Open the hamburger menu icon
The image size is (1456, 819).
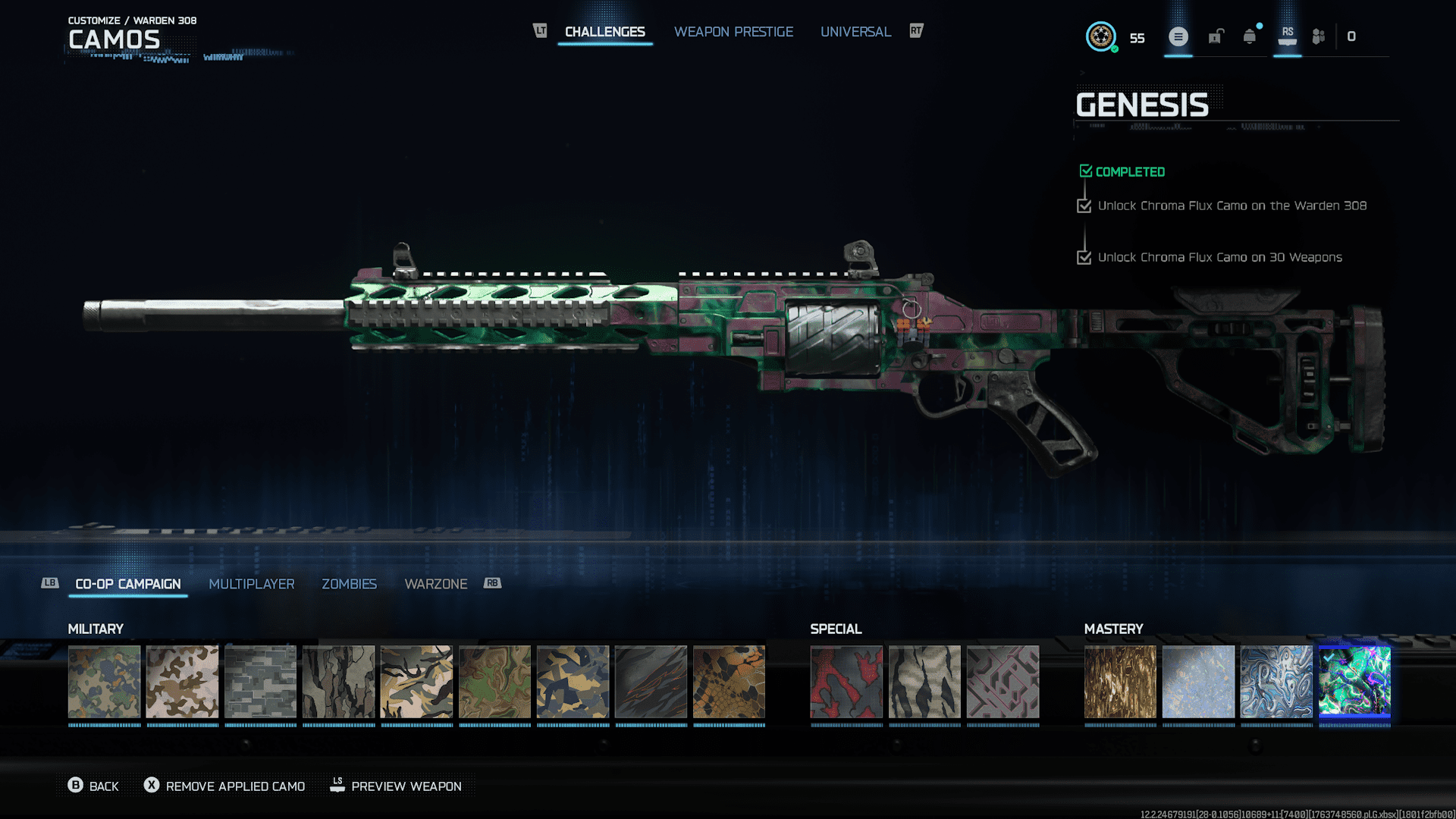1178,36
